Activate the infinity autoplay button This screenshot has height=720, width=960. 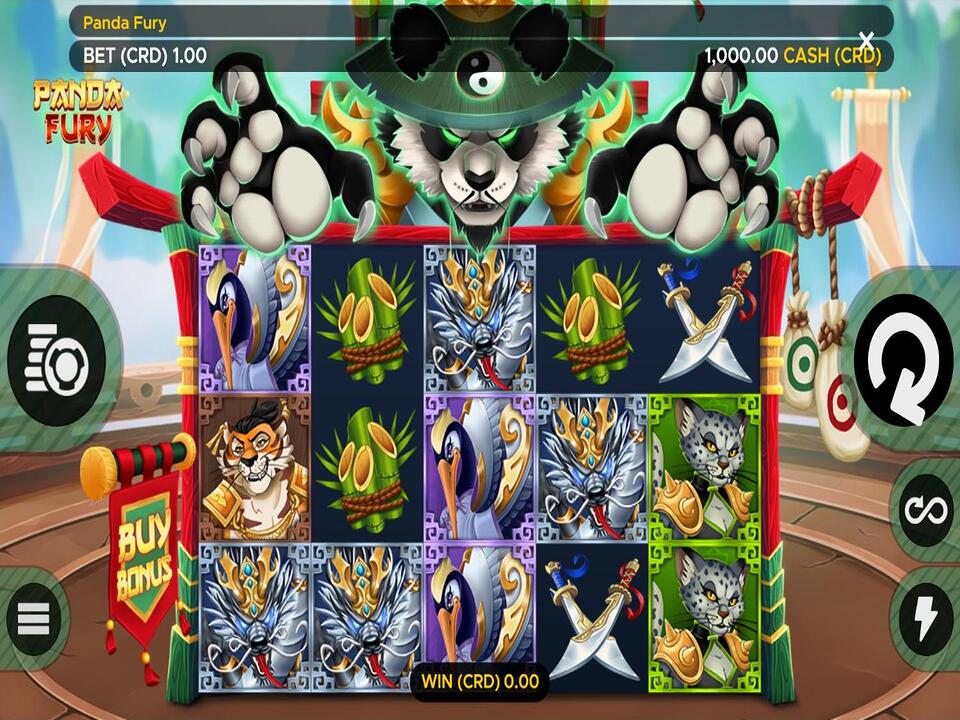pyautogui.click(x=925, y=510)
